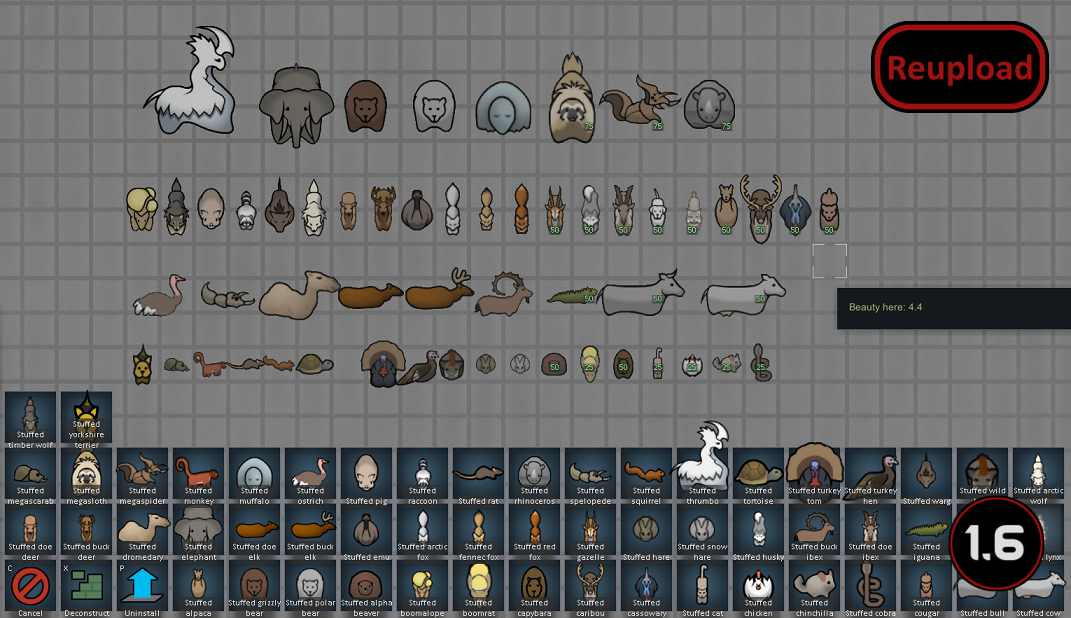Select the Stuffed chicken option
Screen dimensions: 1071x618
pos(758,587)
